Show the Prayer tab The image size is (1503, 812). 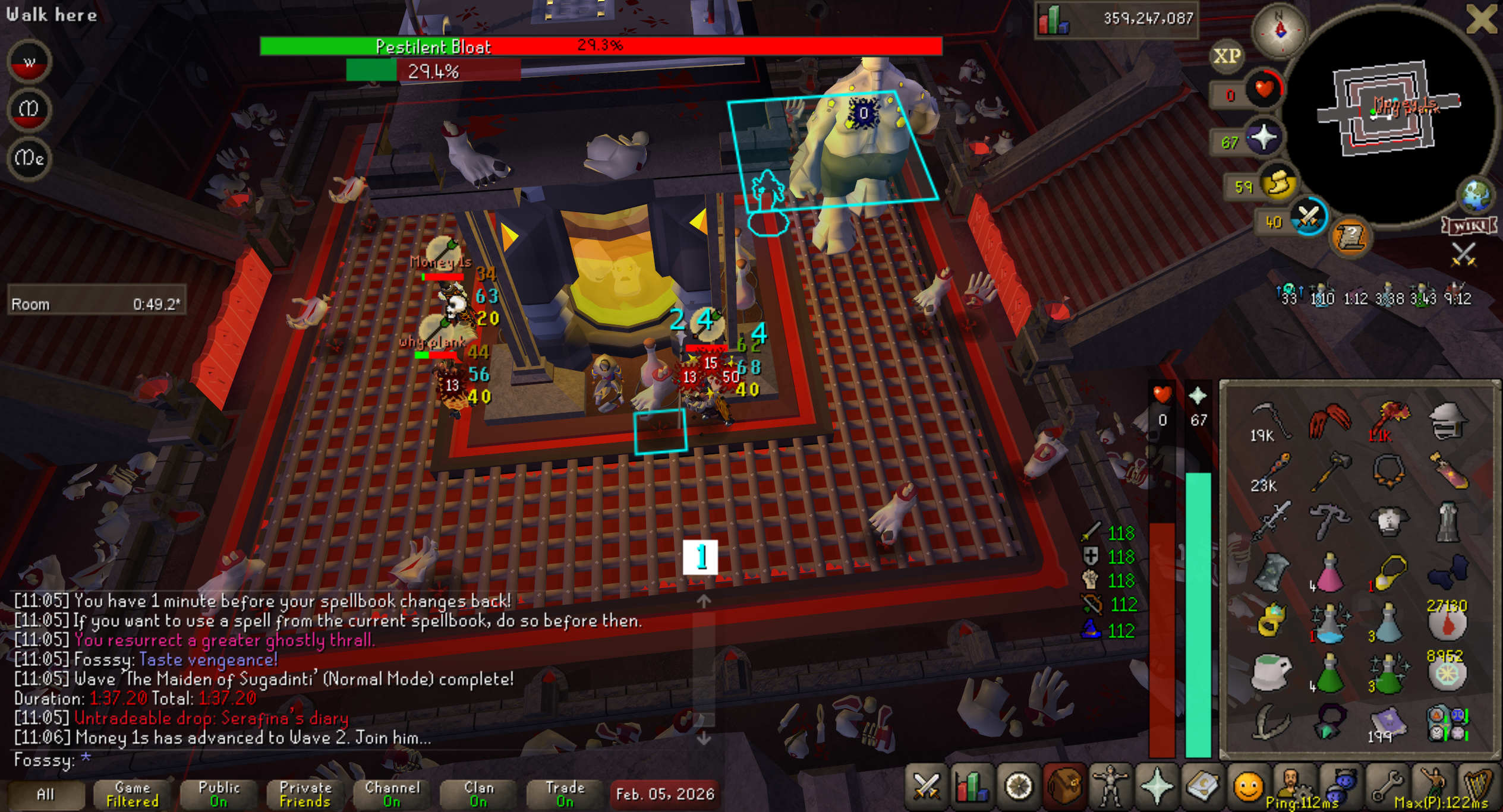pyautogui.click(x=1157, y=787)
